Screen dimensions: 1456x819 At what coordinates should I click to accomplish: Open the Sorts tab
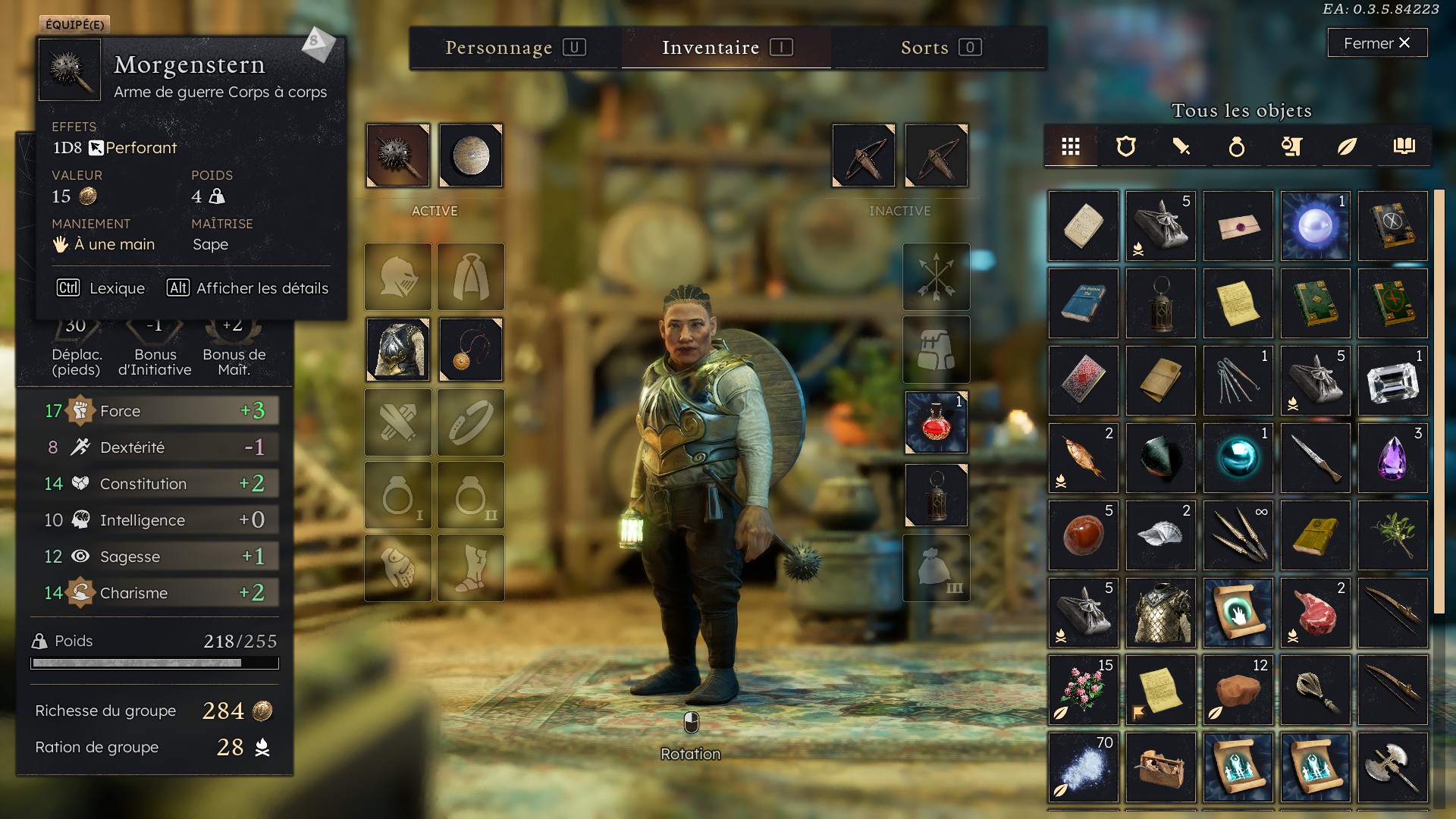[940, 48]
